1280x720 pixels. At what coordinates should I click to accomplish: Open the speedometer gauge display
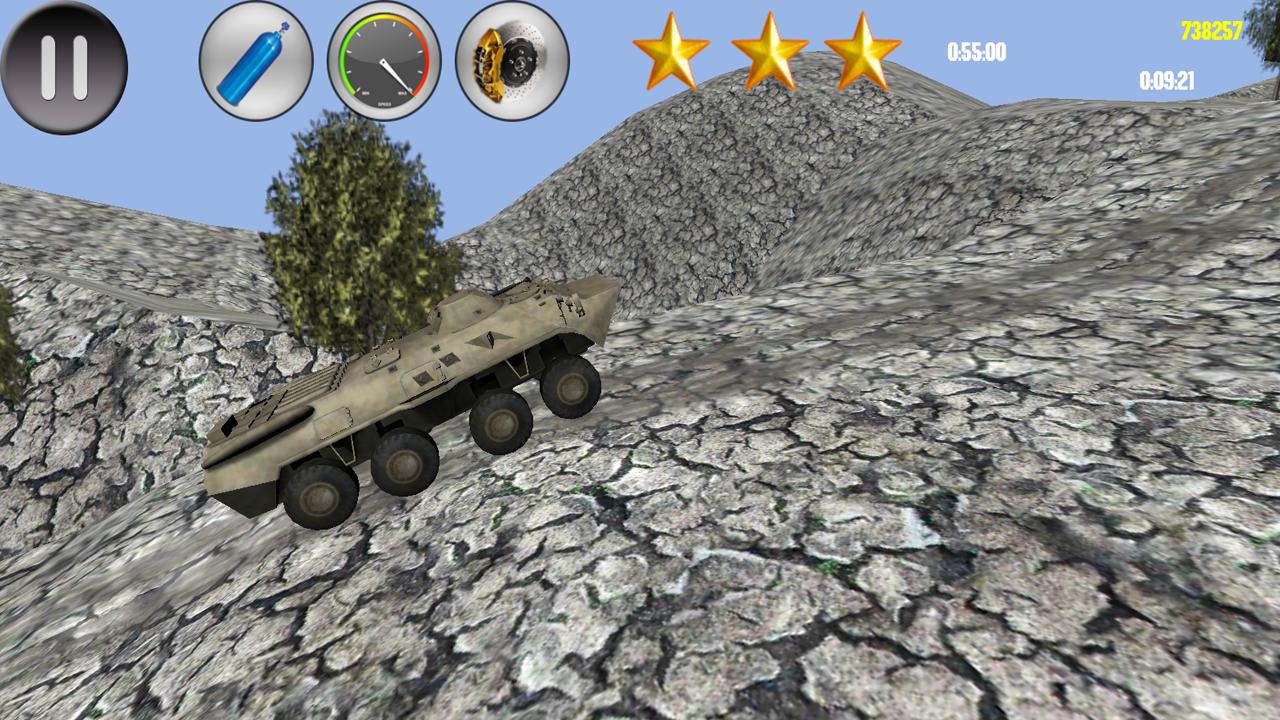(x=384, y=62)
